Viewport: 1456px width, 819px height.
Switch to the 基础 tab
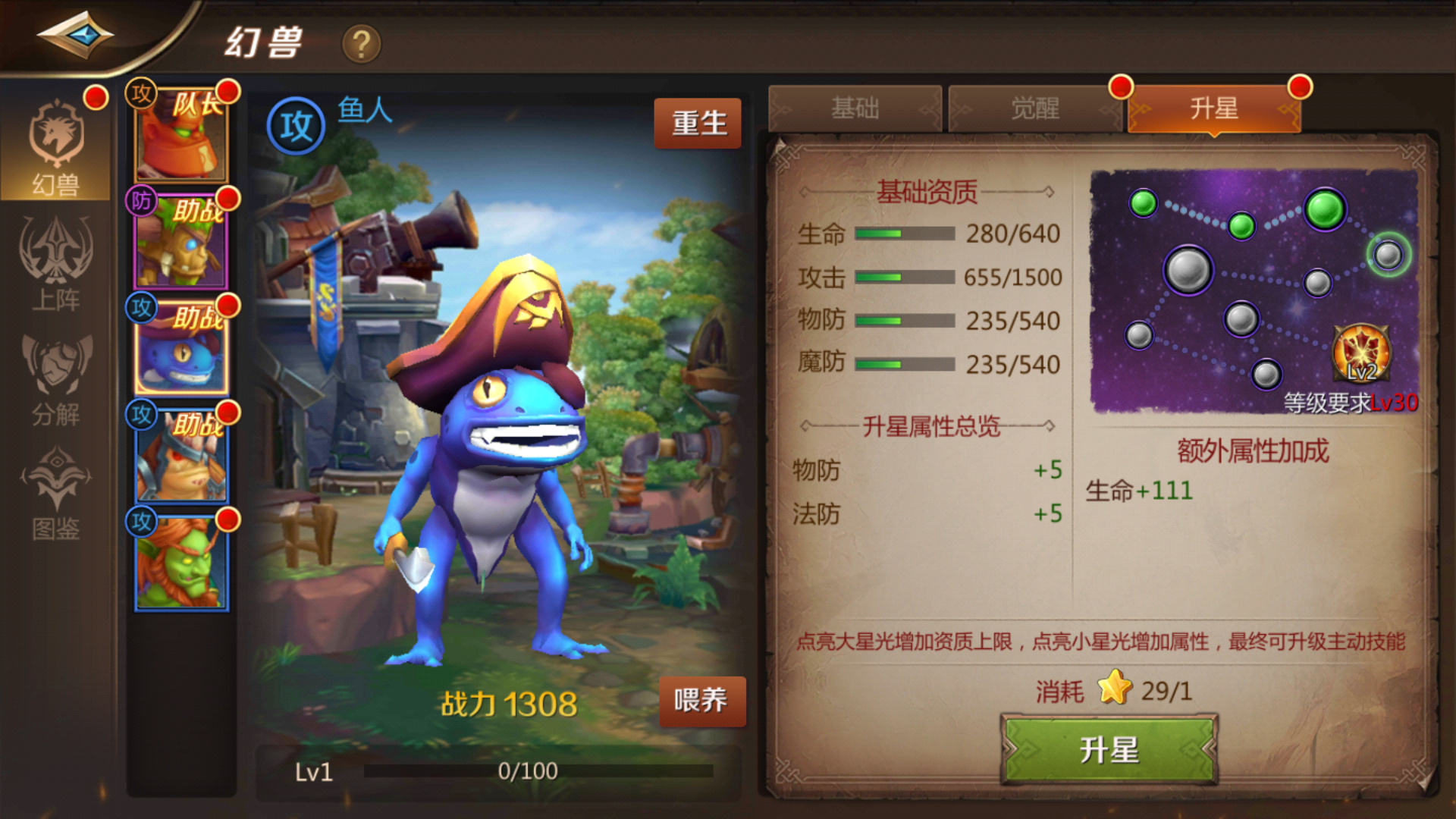pos(855,108)
